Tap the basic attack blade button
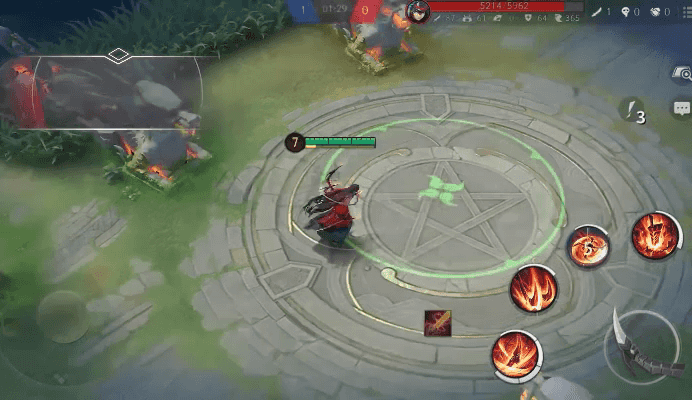692x400 pixels. click(x=640, y=345)
